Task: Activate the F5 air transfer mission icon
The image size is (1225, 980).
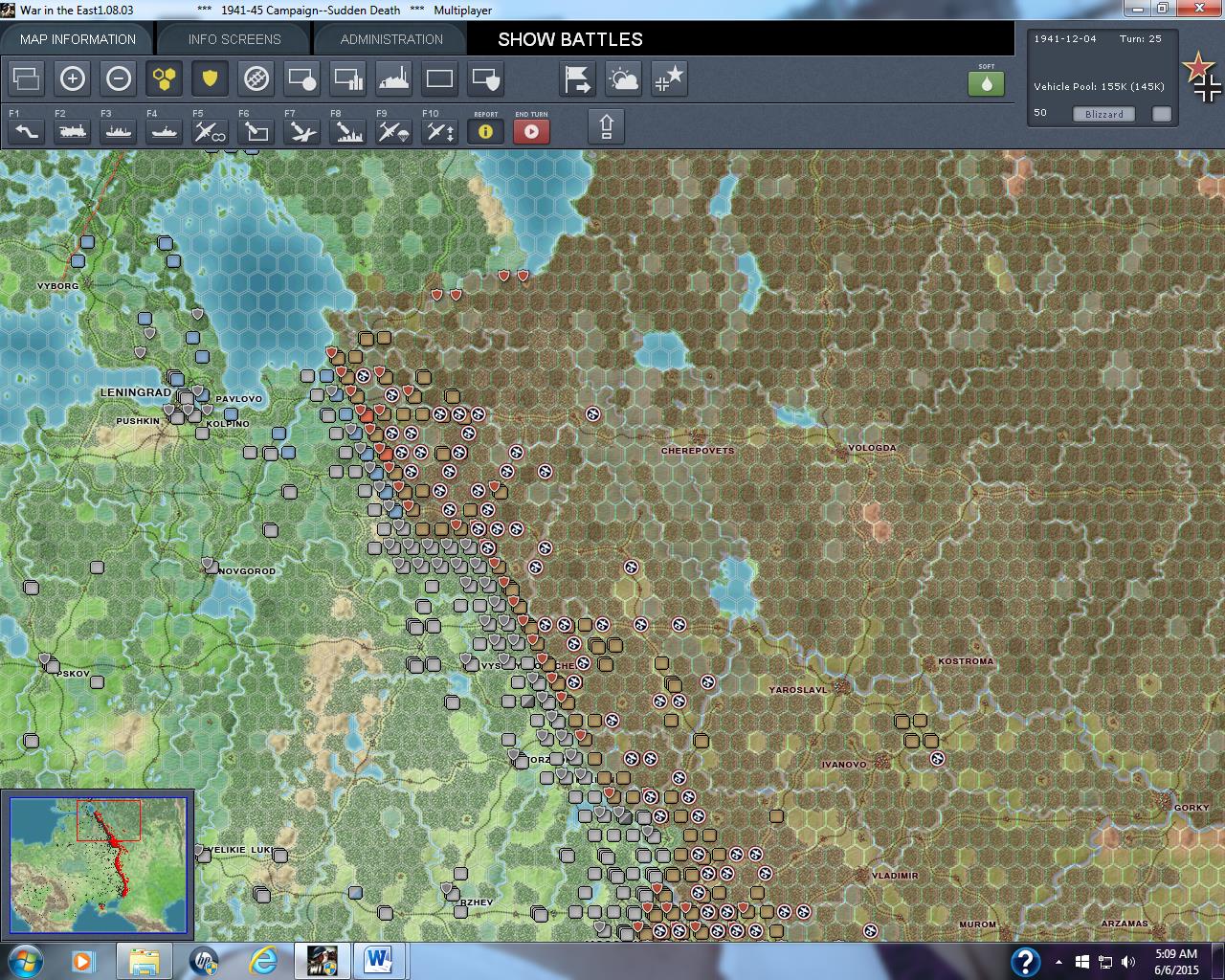Action: pyautogui.click(x=209, y=131)
